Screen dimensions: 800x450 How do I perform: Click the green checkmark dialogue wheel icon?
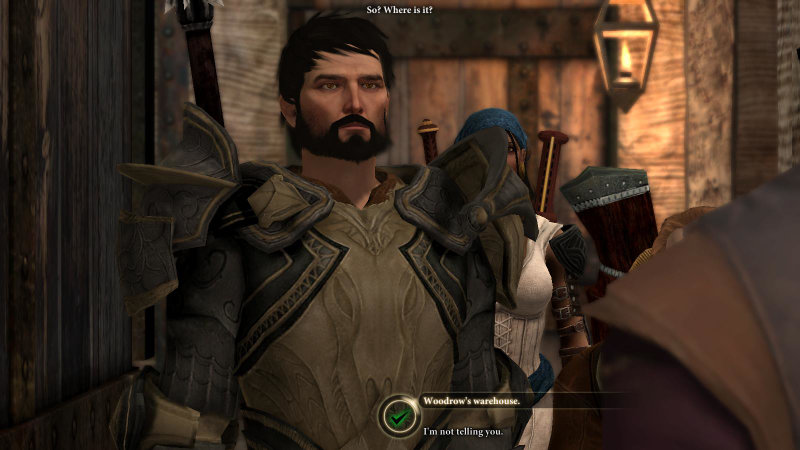399,417
